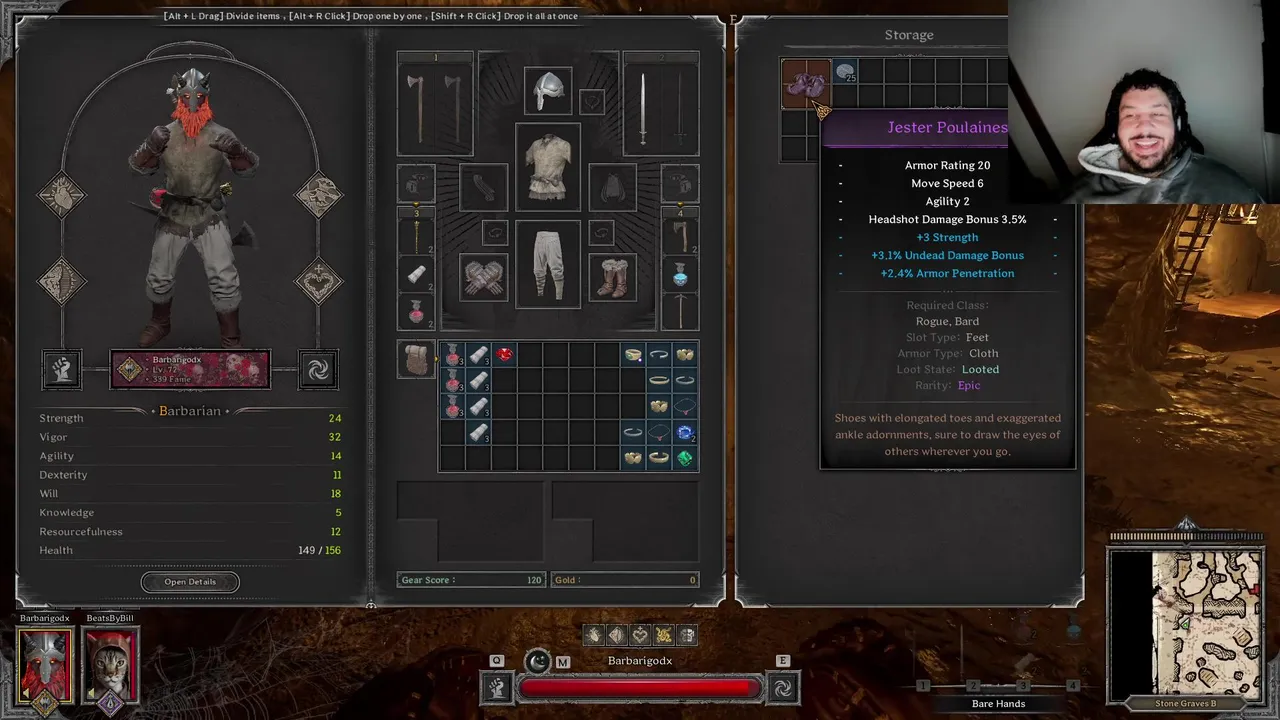Pick the stack of 25 in storage

845,72
